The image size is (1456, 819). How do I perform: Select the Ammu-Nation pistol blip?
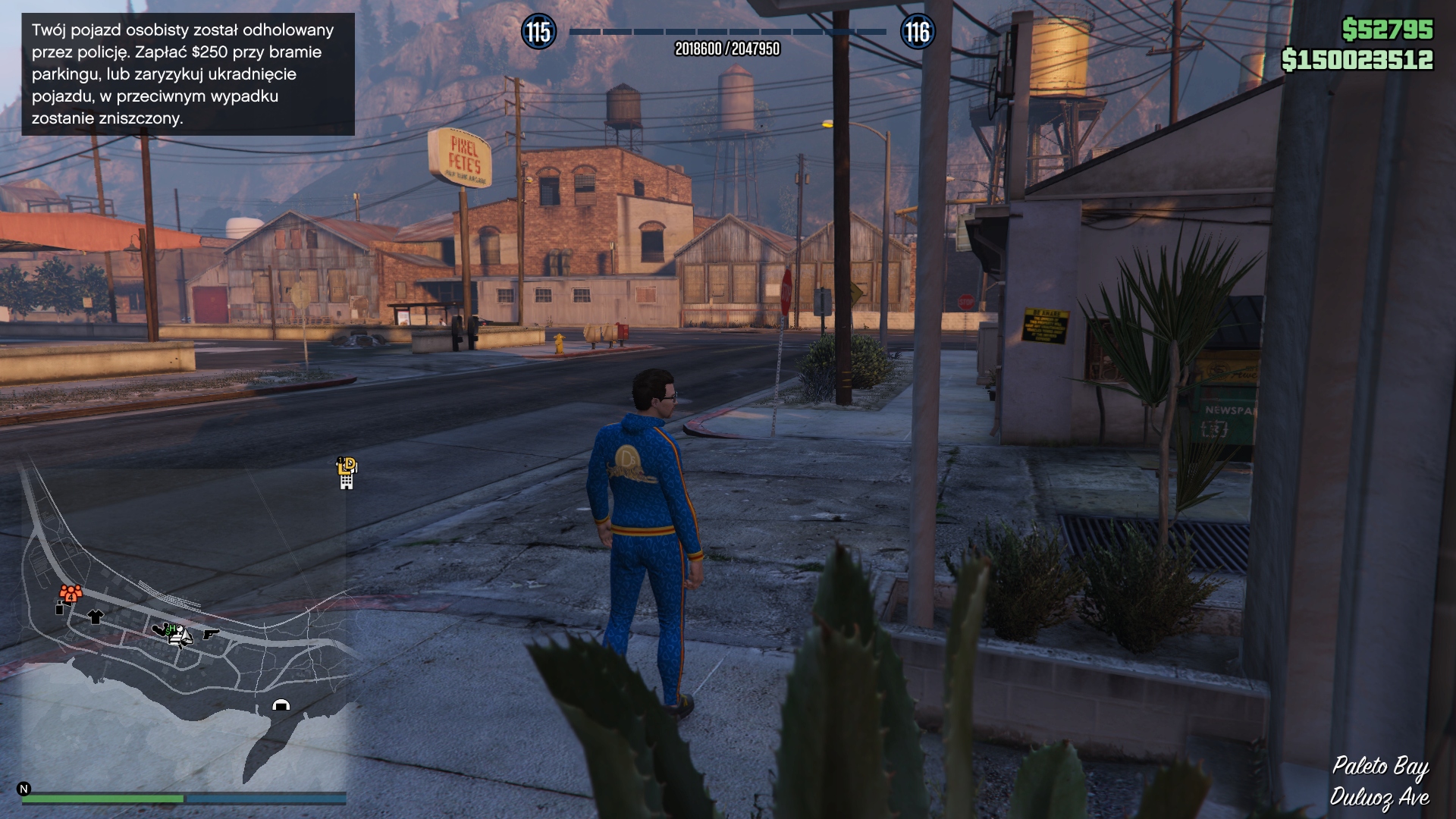coord(210,633)
